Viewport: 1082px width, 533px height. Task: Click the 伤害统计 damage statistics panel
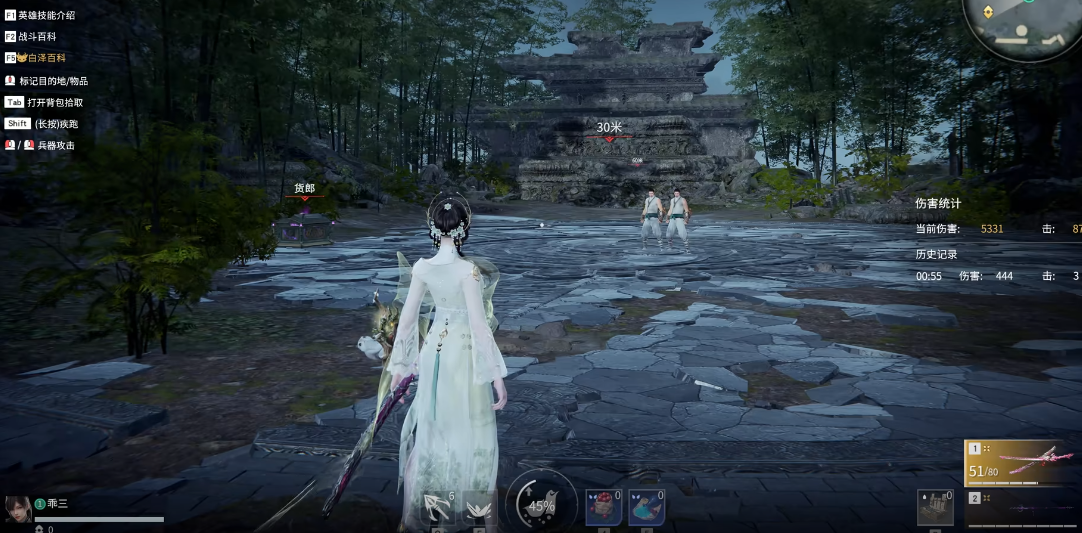[938, 203]
